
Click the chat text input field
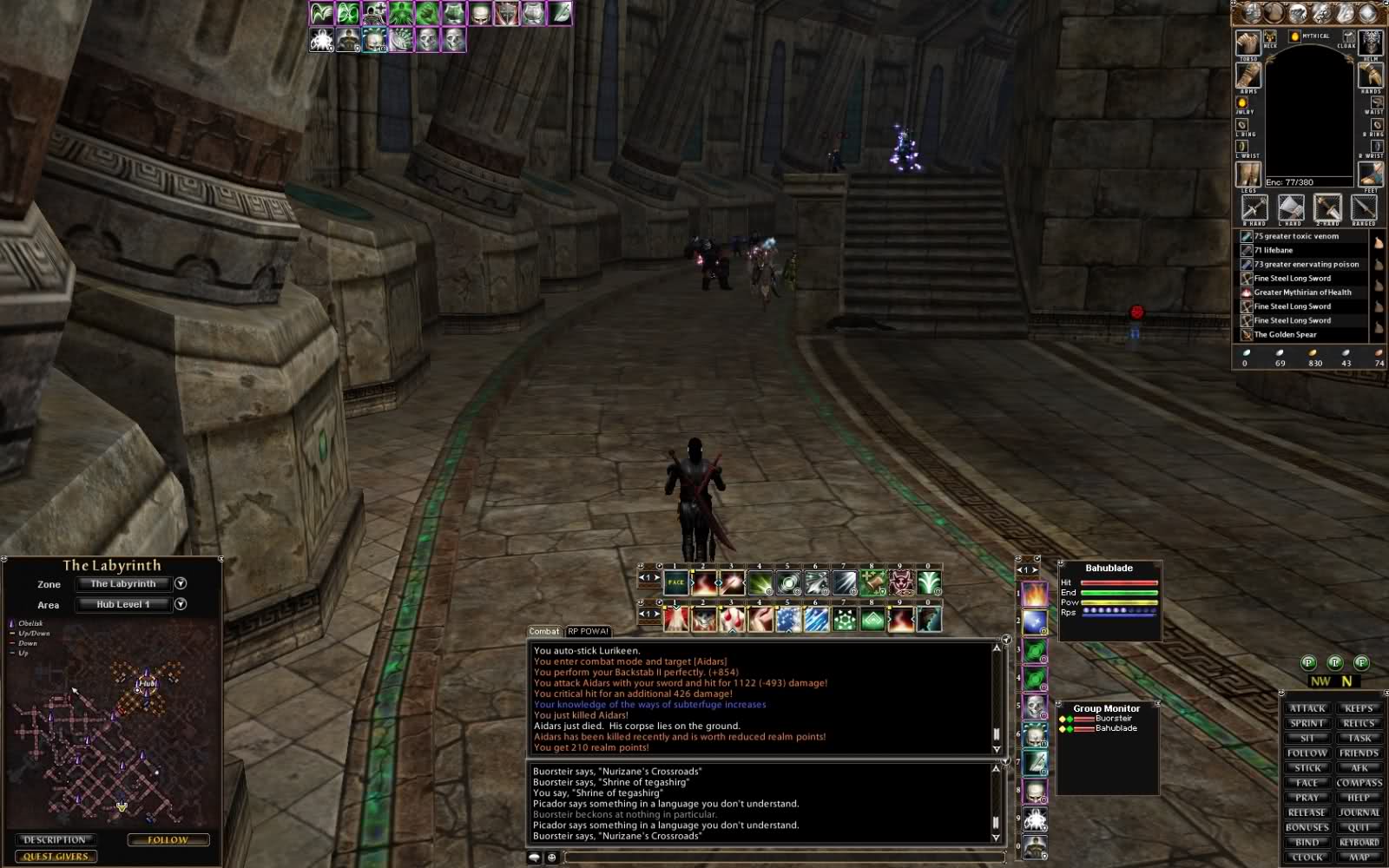point(781,858)
